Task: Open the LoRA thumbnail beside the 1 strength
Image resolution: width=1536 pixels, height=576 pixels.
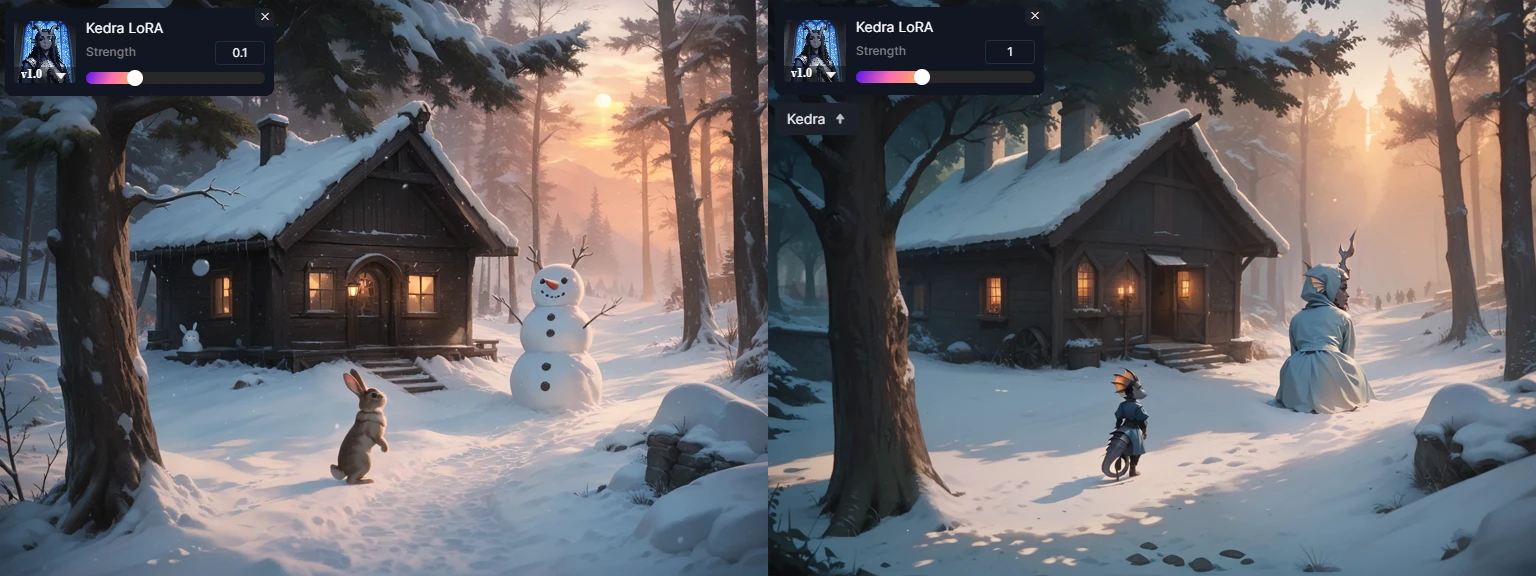Action: point(816,51)
